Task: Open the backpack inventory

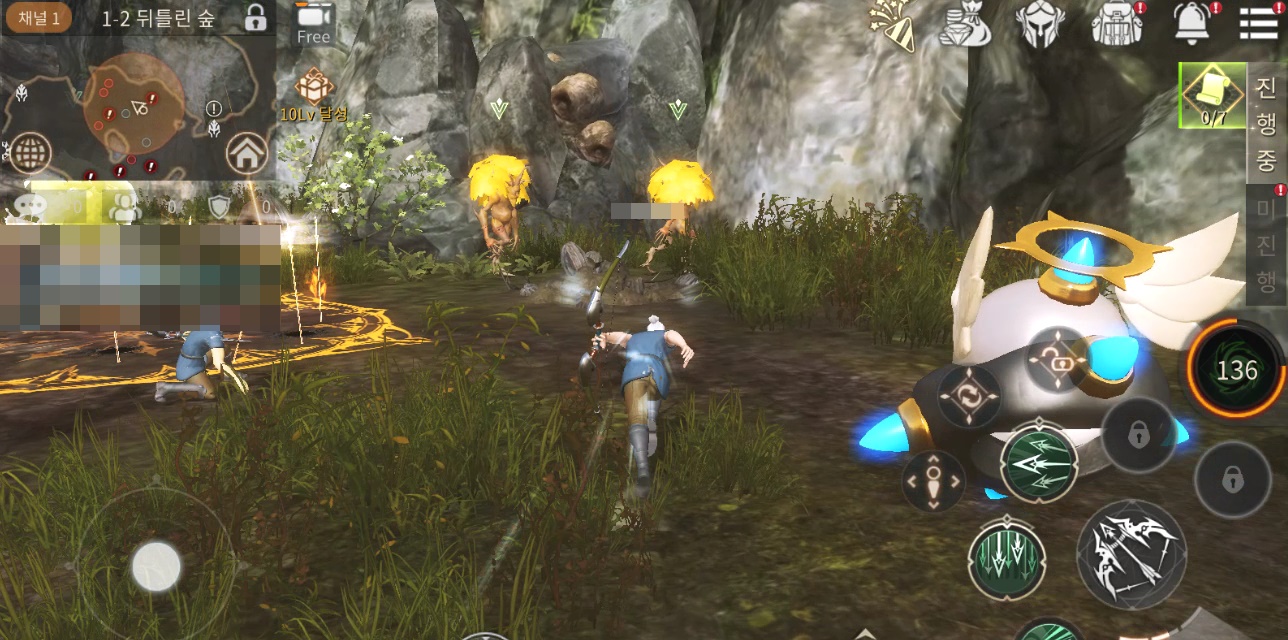Action: pyautogui.click(x=1116, y=24)
